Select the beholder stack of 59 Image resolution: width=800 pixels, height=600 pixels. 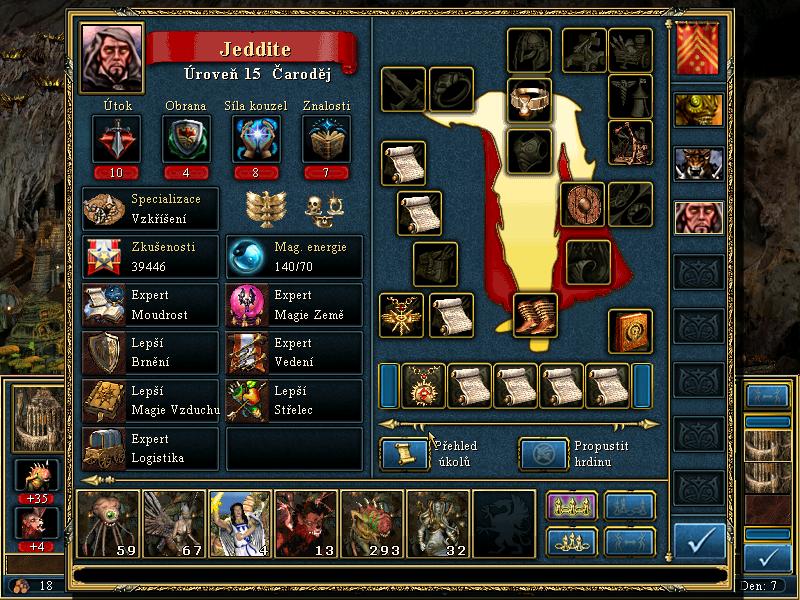point(108,523)
